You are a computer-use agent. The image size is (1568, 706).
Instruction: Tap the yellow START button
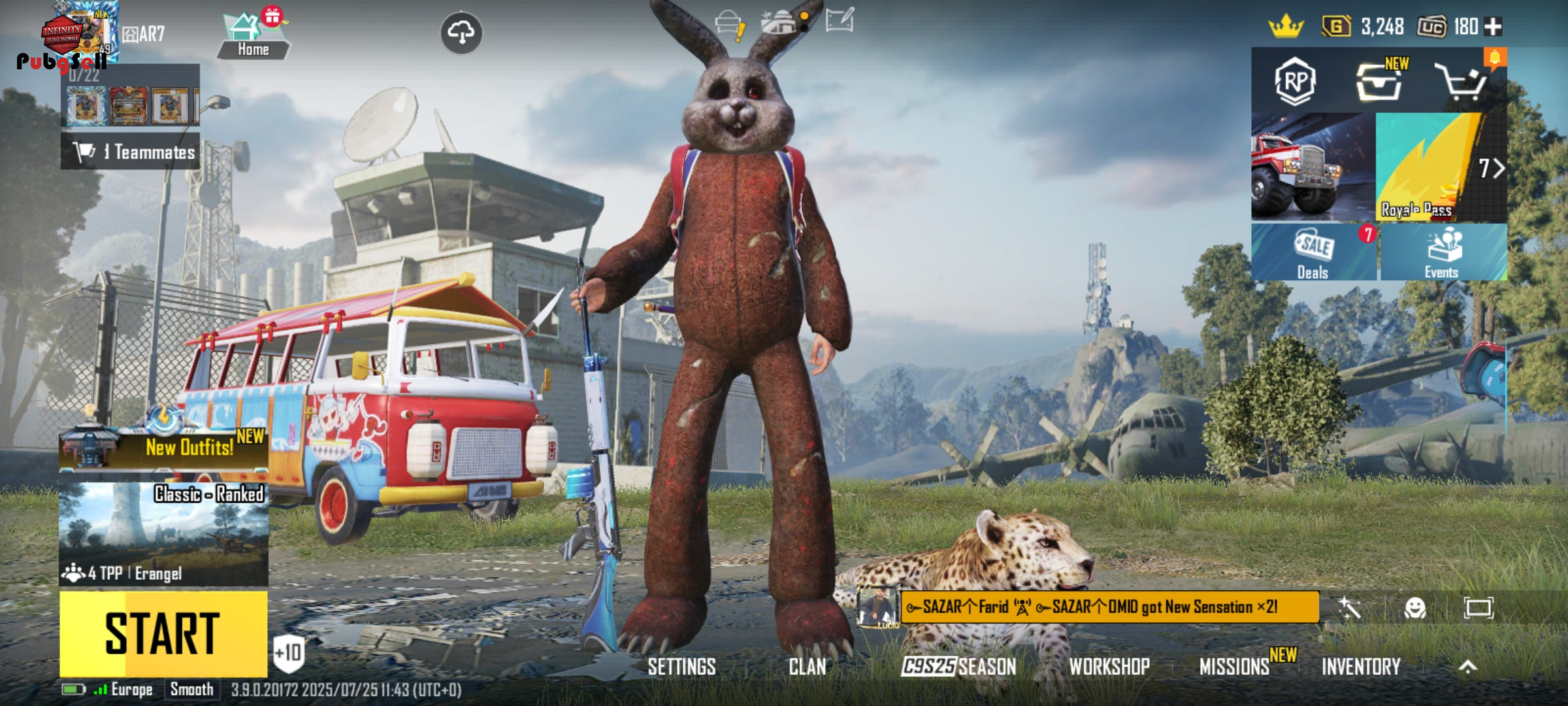pos(163,633)
